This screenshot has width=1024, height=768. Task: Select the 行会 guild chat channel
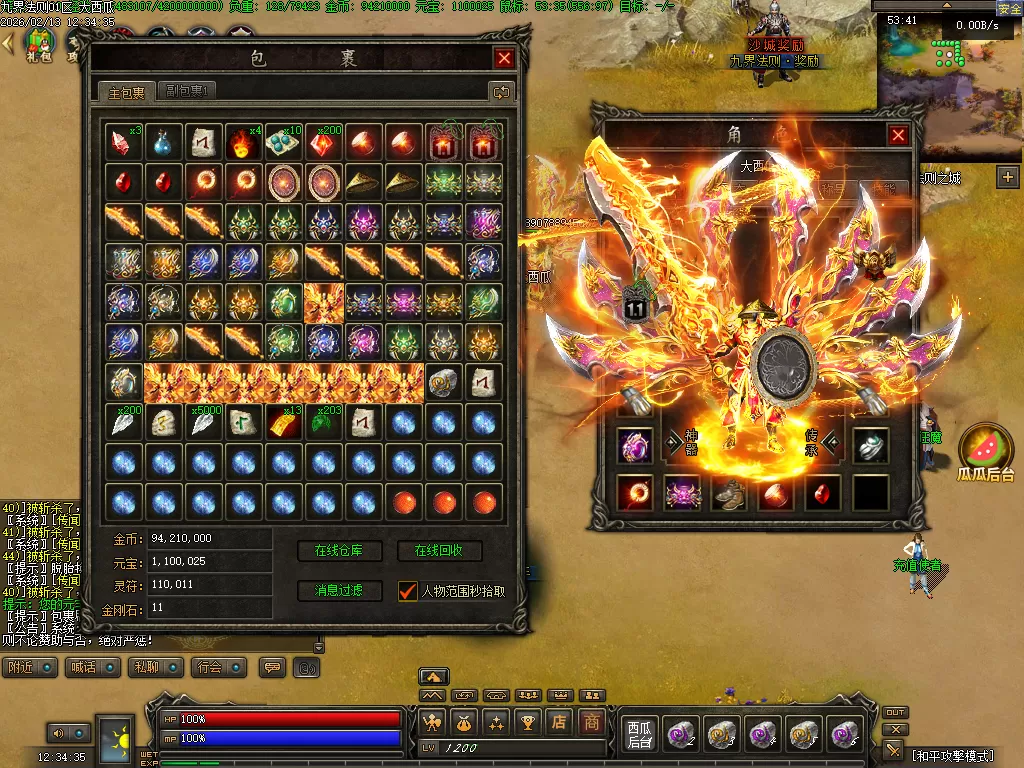click(210, 667)
